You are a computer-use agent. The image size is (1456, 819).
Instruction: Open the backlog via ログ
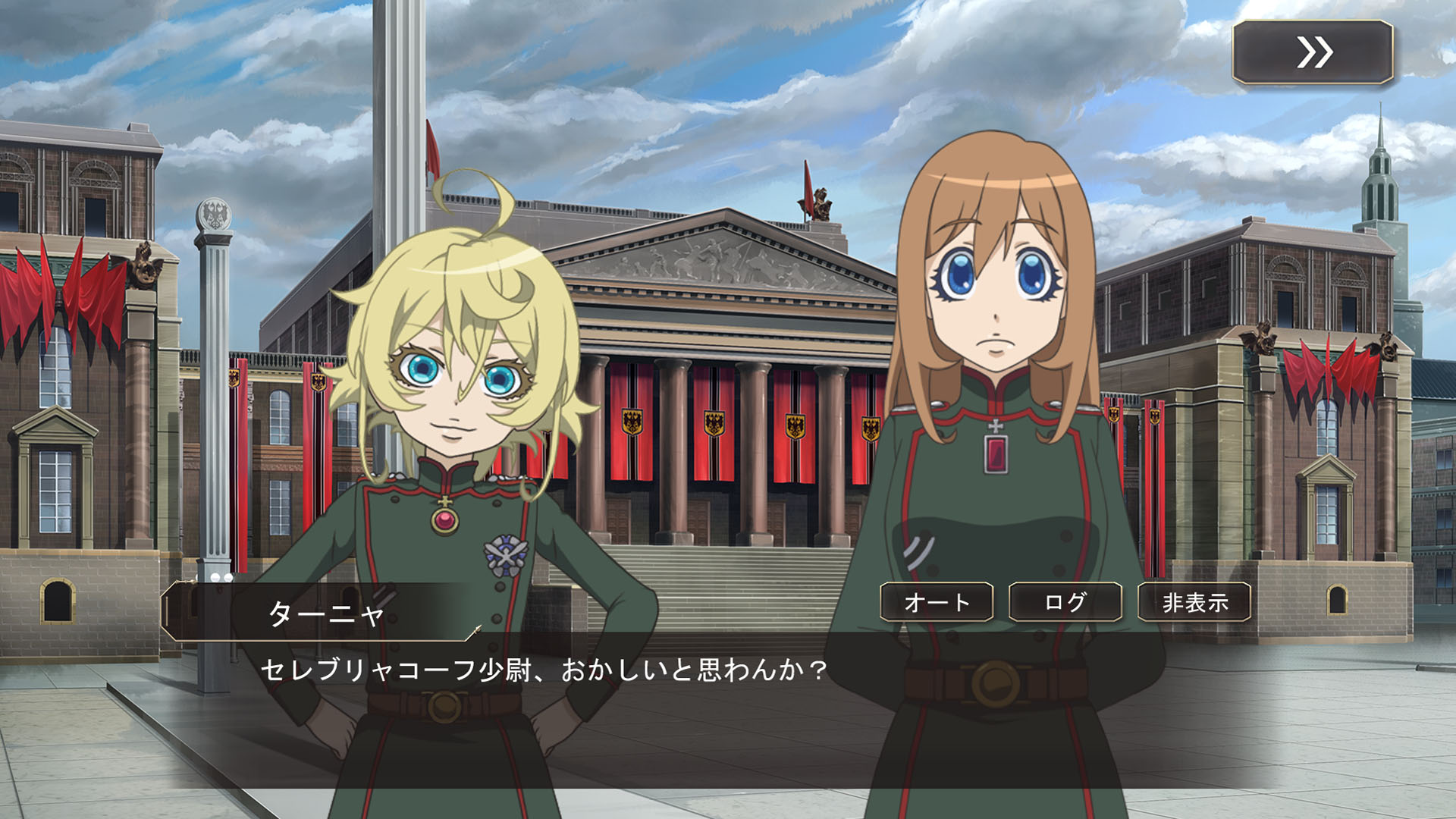[1065, 604]
